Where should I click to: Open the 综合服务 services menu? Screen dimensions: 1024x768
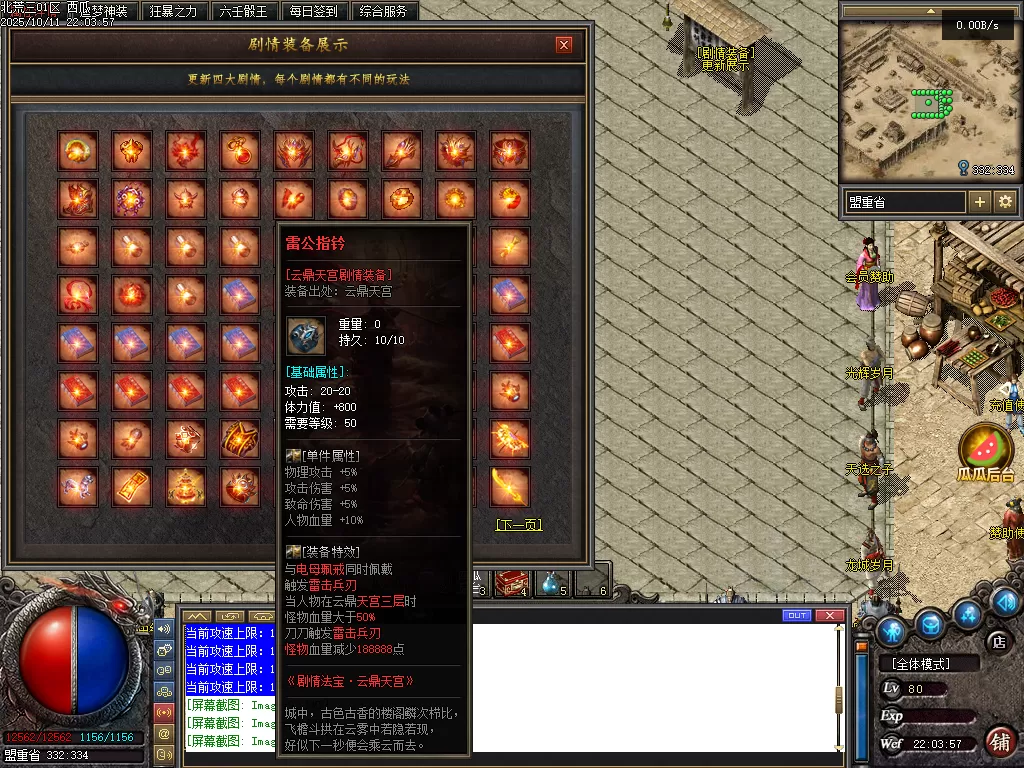382,11
